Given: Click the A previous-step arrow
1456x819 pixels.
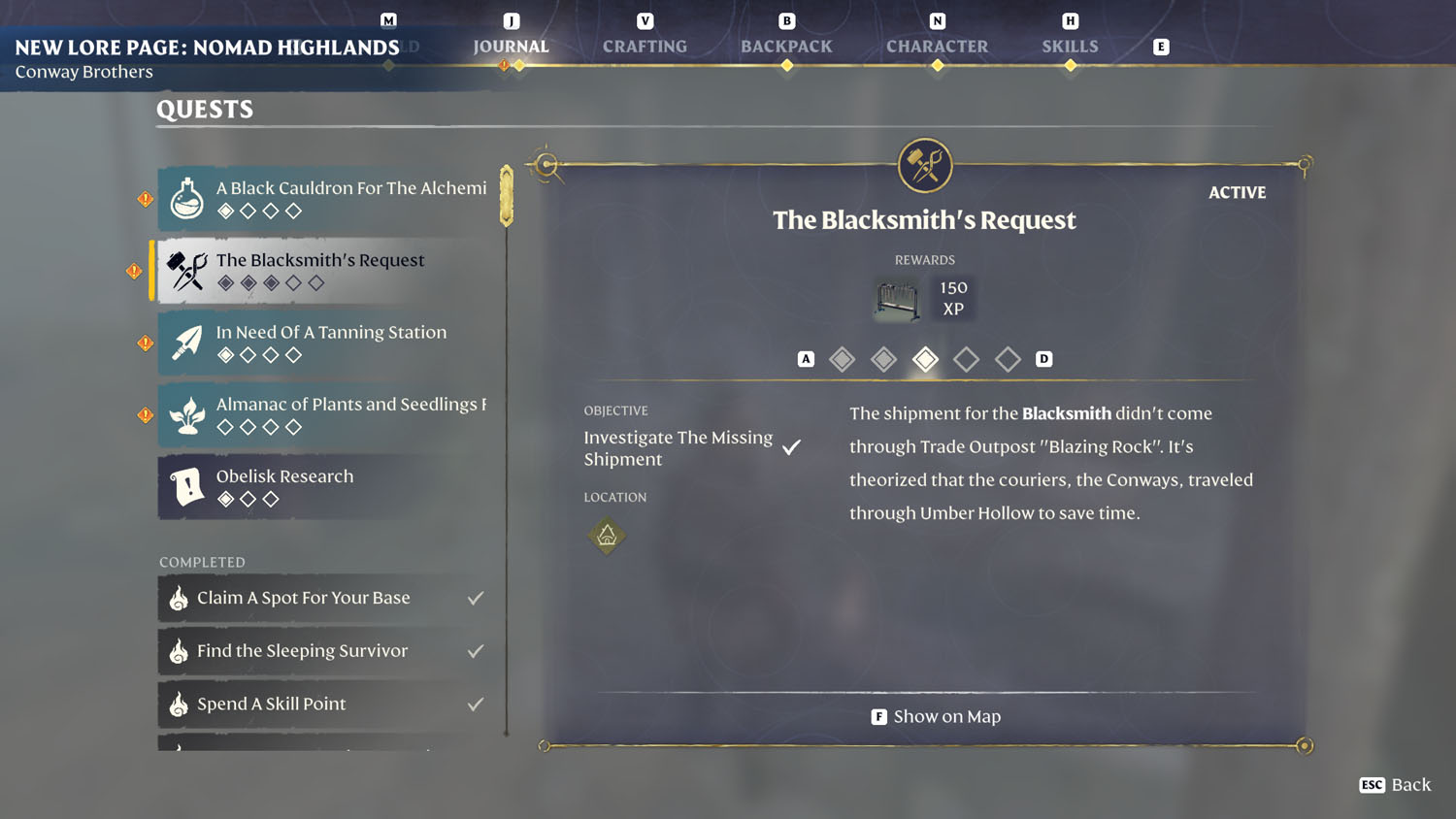Looking at the screenshot, I should (805, 358).
